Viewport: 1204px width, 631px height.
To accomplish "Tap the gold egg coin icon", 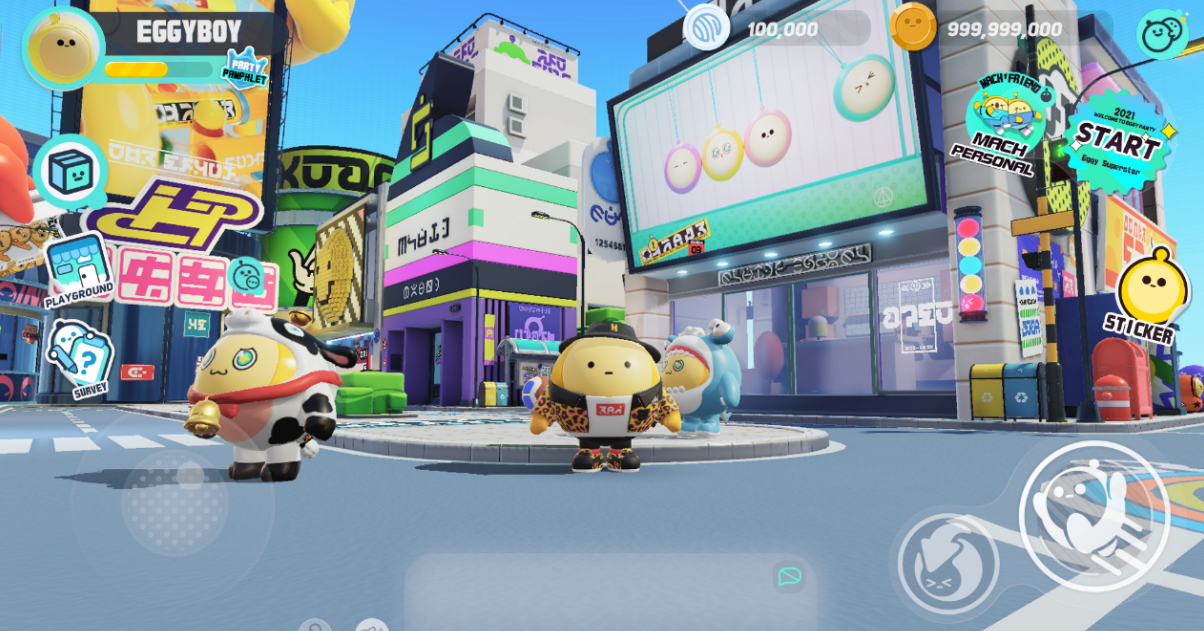I will [x=912, y=27].
